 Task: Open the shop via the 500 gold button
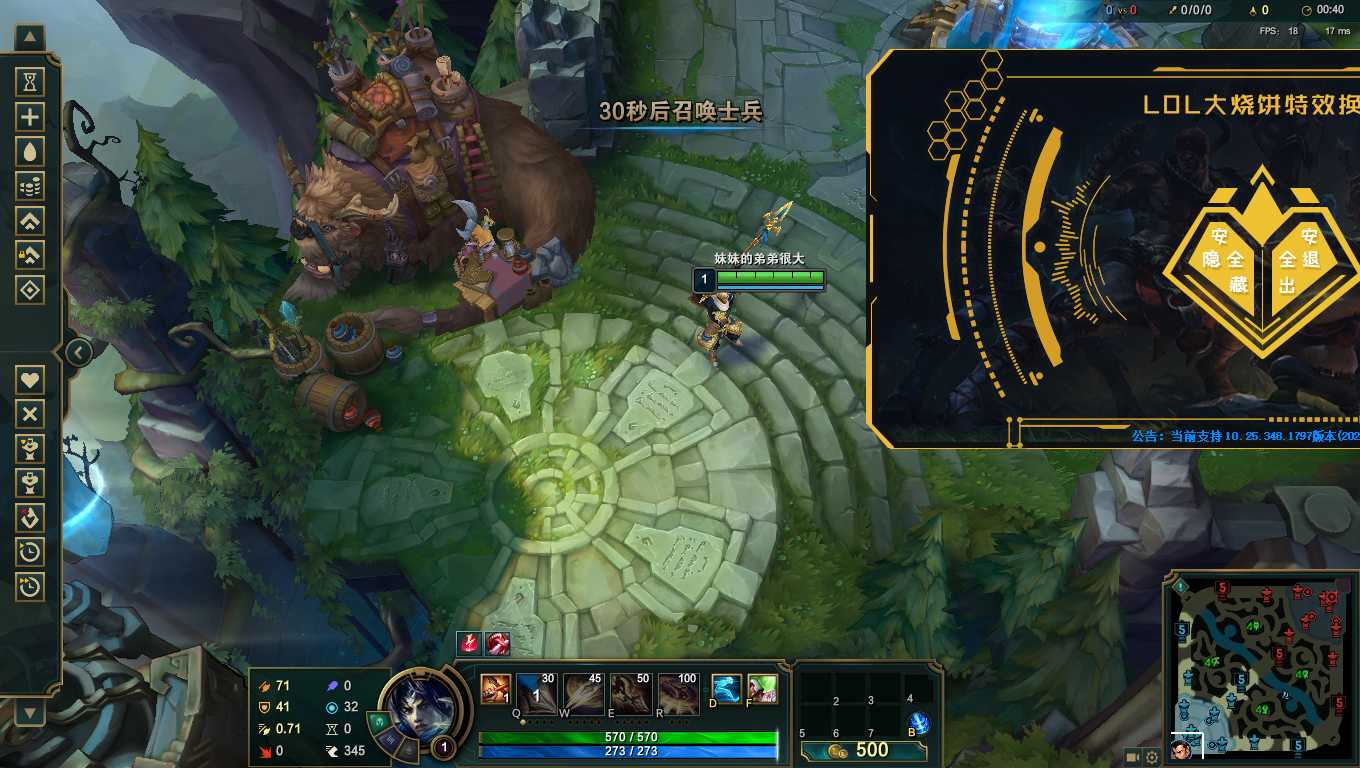pyautogui.click(x=864, y=750)
